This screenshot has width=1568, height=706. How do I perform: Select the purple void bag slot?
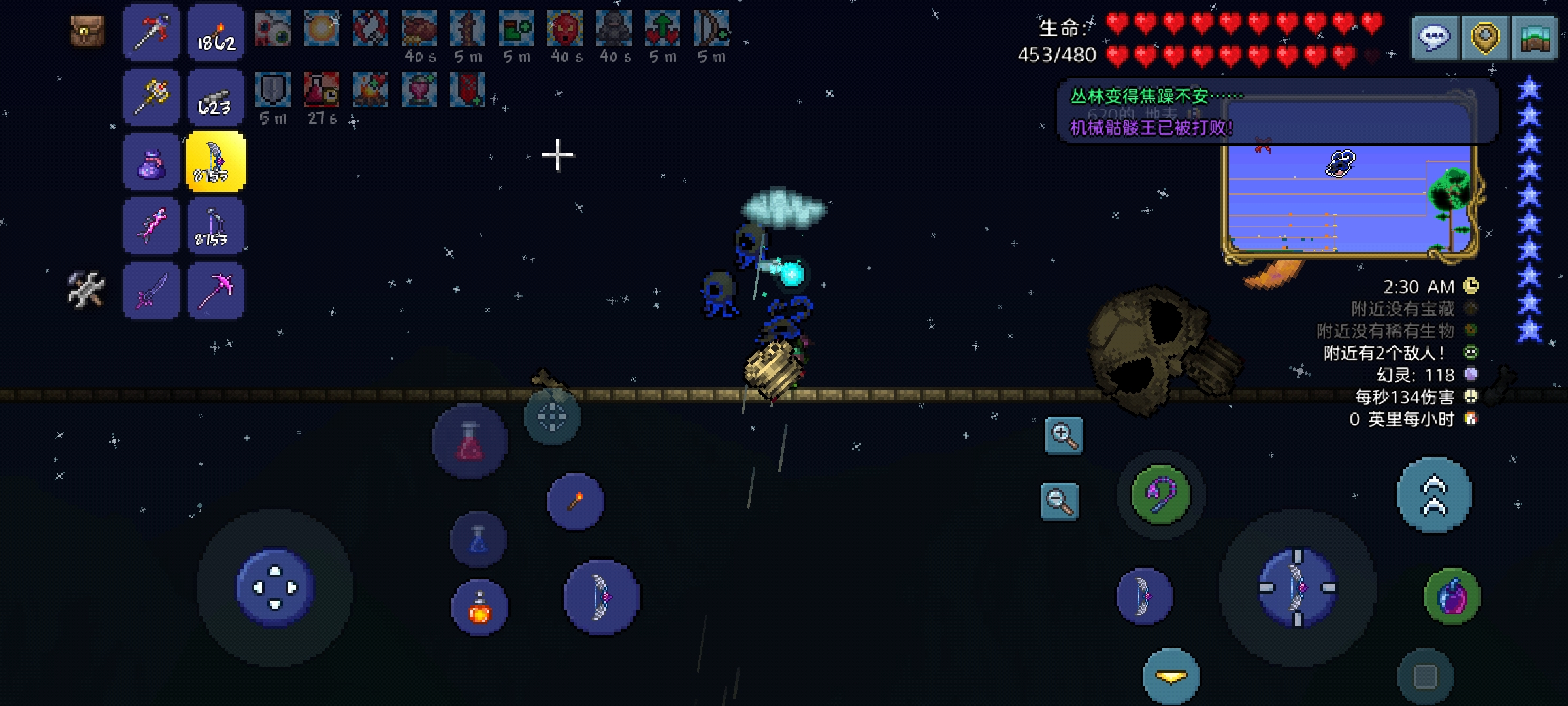152,162
